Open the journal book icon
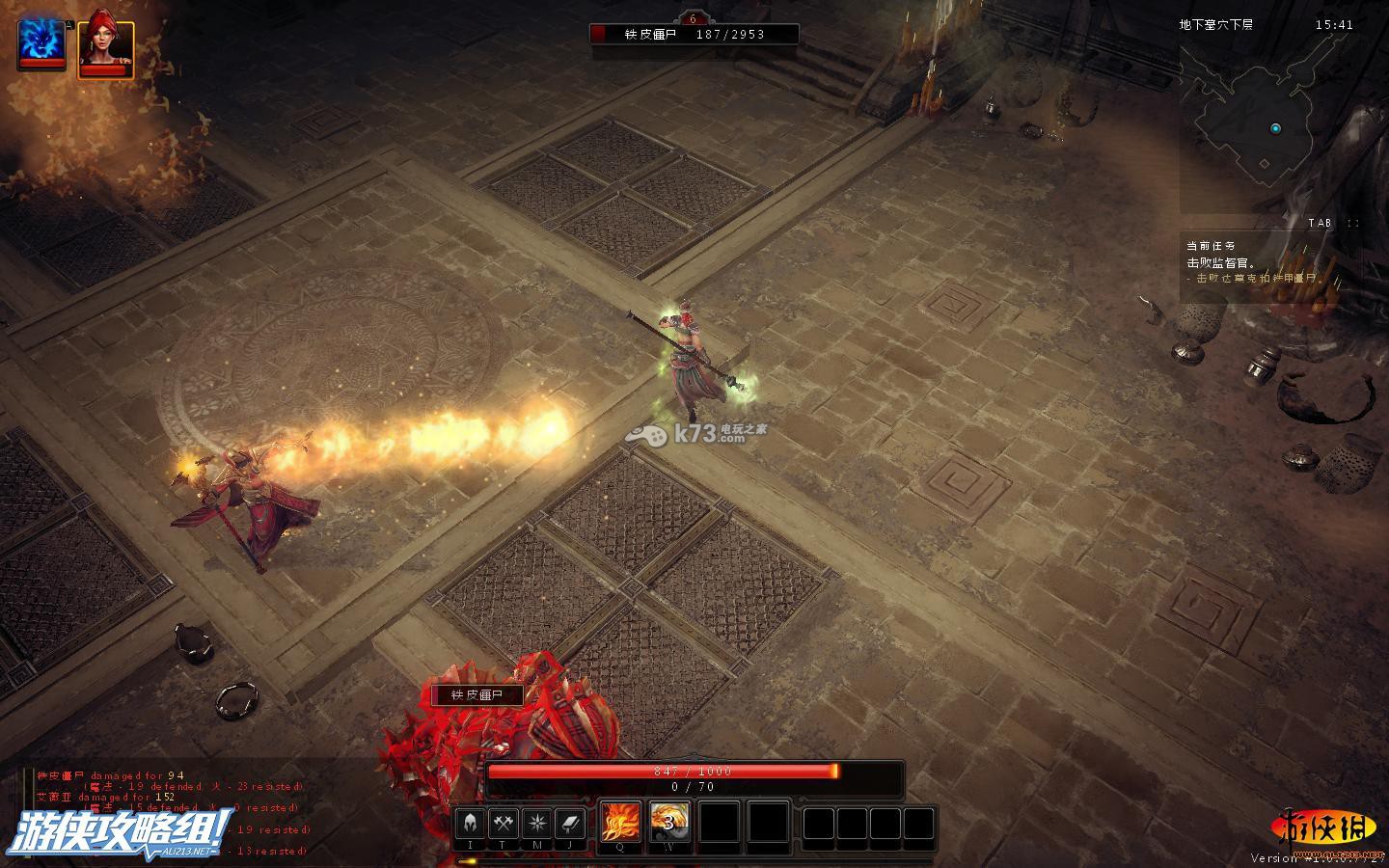The image size is (1389, 868). tap(570, 823)
